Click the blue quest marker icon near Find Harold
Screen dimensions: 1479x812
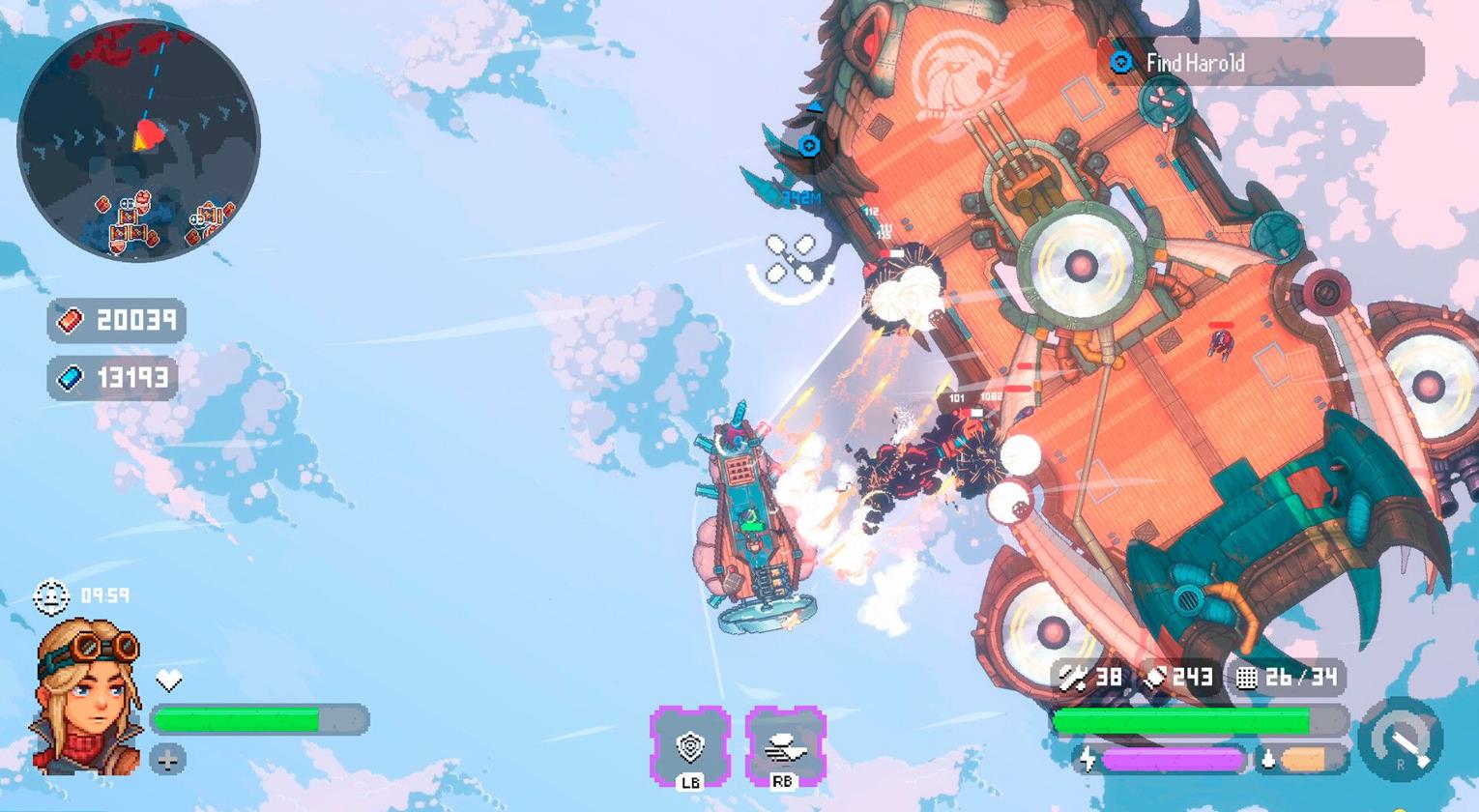coord(1120,64)
